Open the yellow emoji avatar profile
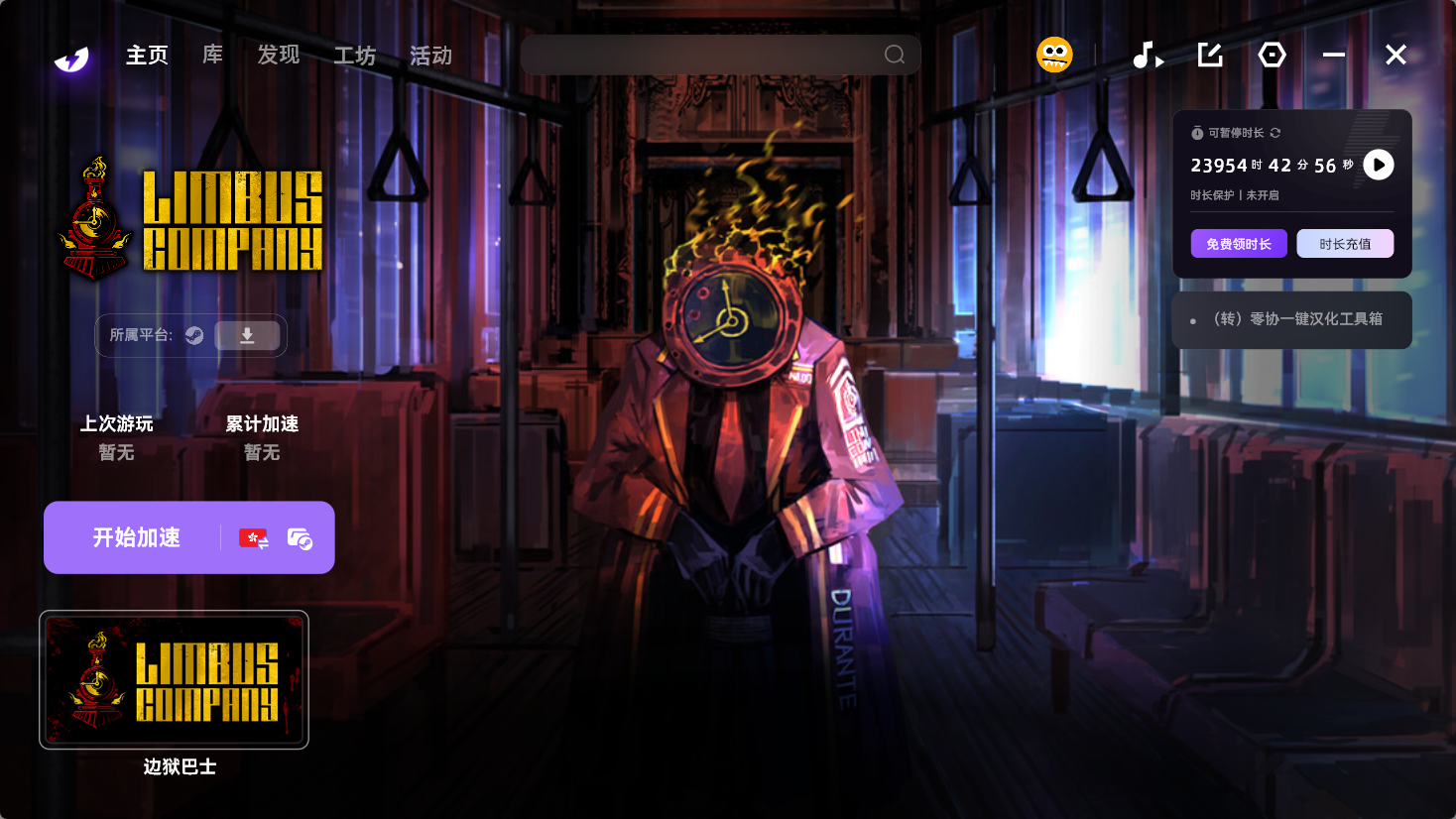 click(1054, 55)
